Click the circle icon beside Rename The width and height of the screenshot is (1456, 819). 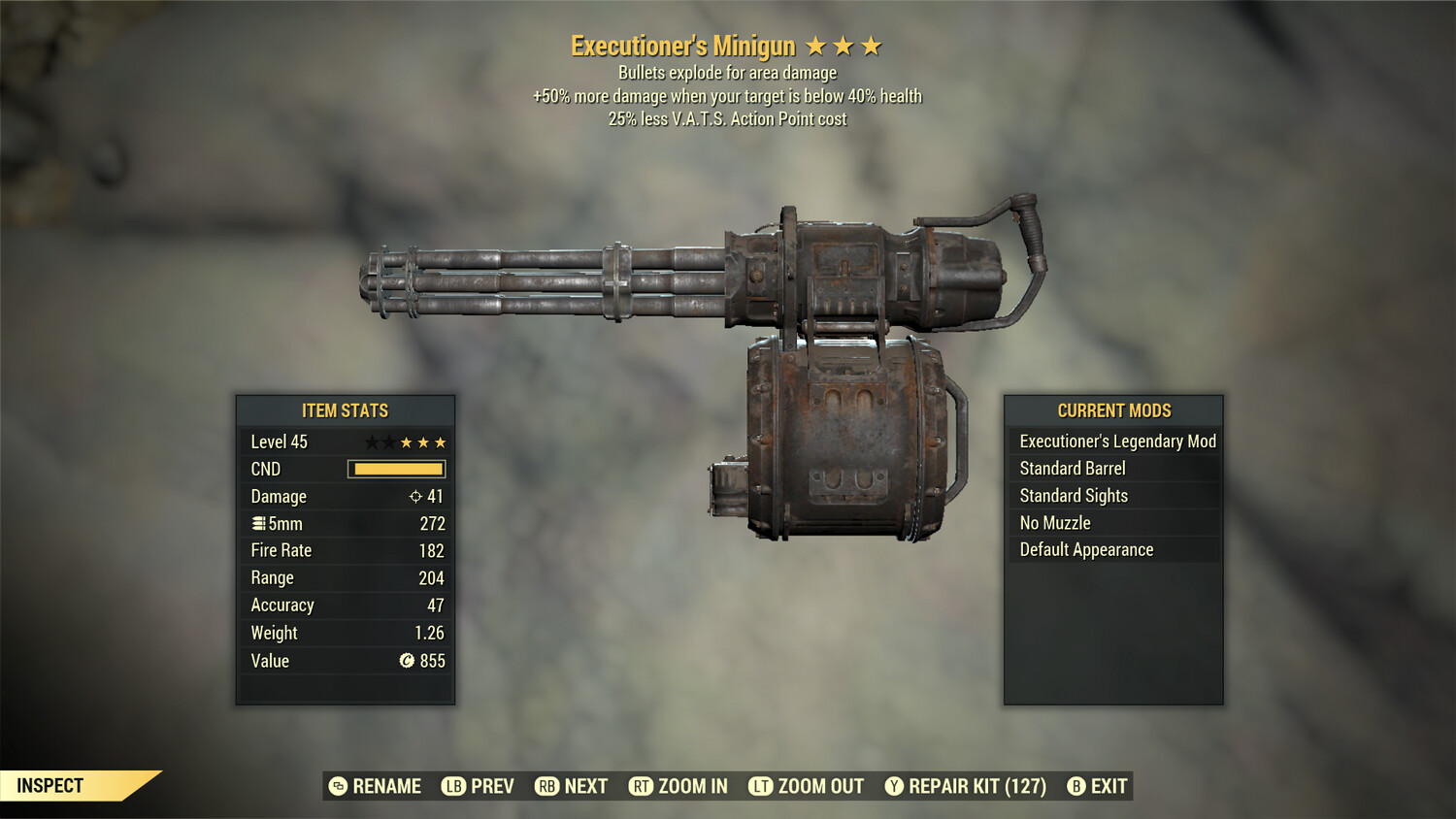(x=338, y=786)
